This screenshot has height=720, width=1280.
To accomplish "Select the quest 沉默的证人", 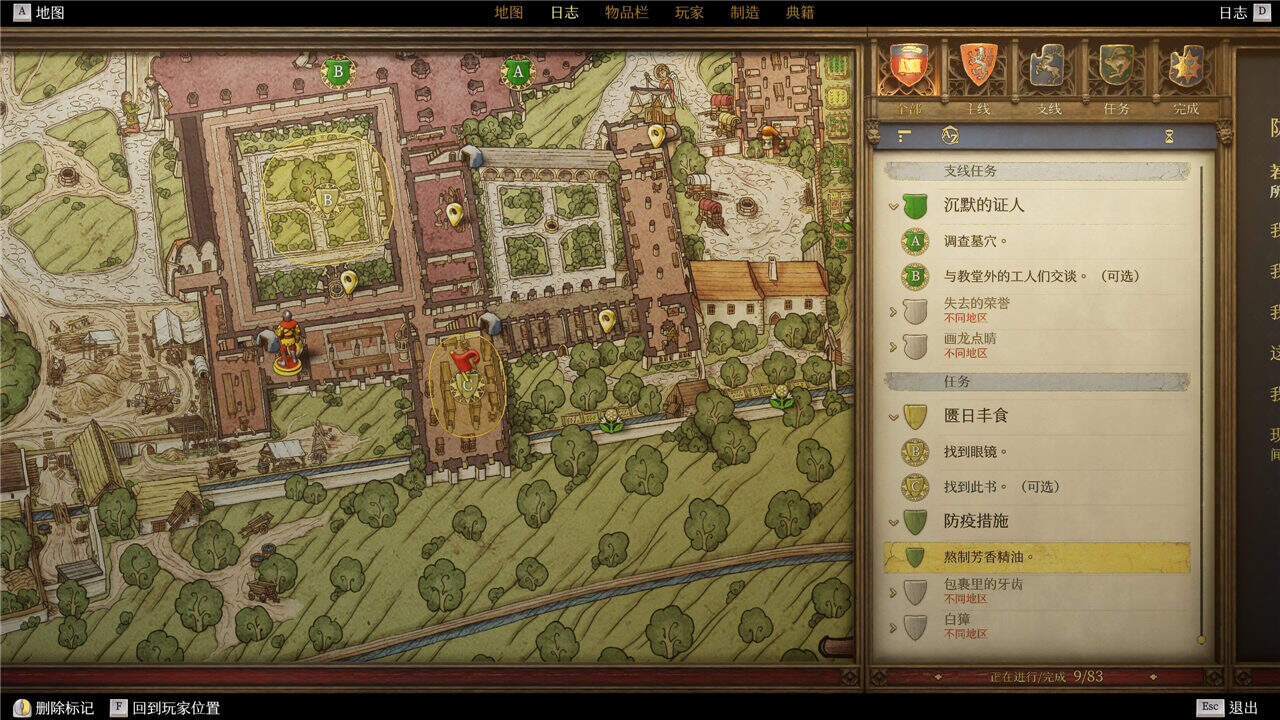I will click(984, 206).
